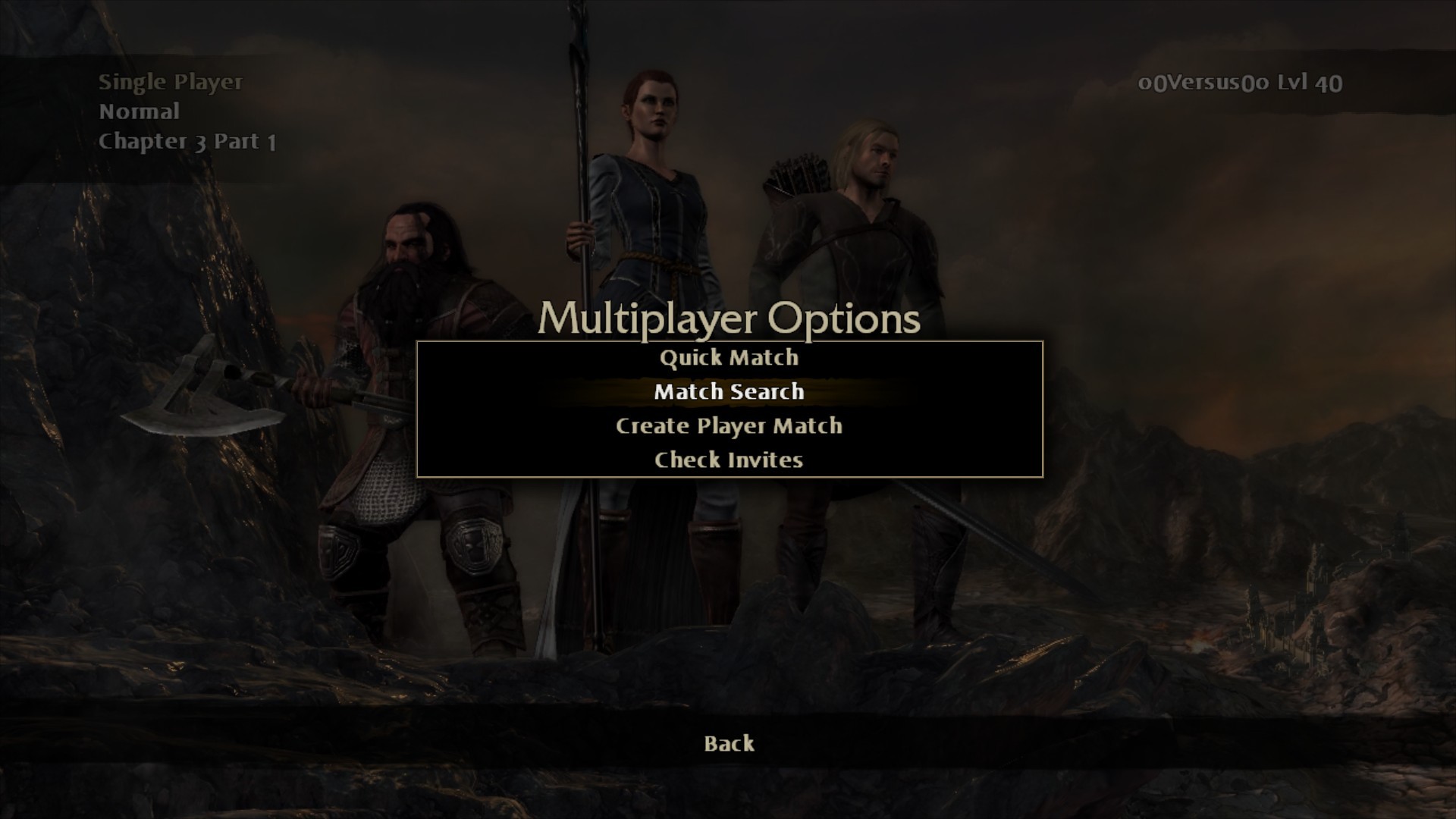This screenshot has height=819, width=1456.
Task: Select the Match Search option
Action: 729,392
